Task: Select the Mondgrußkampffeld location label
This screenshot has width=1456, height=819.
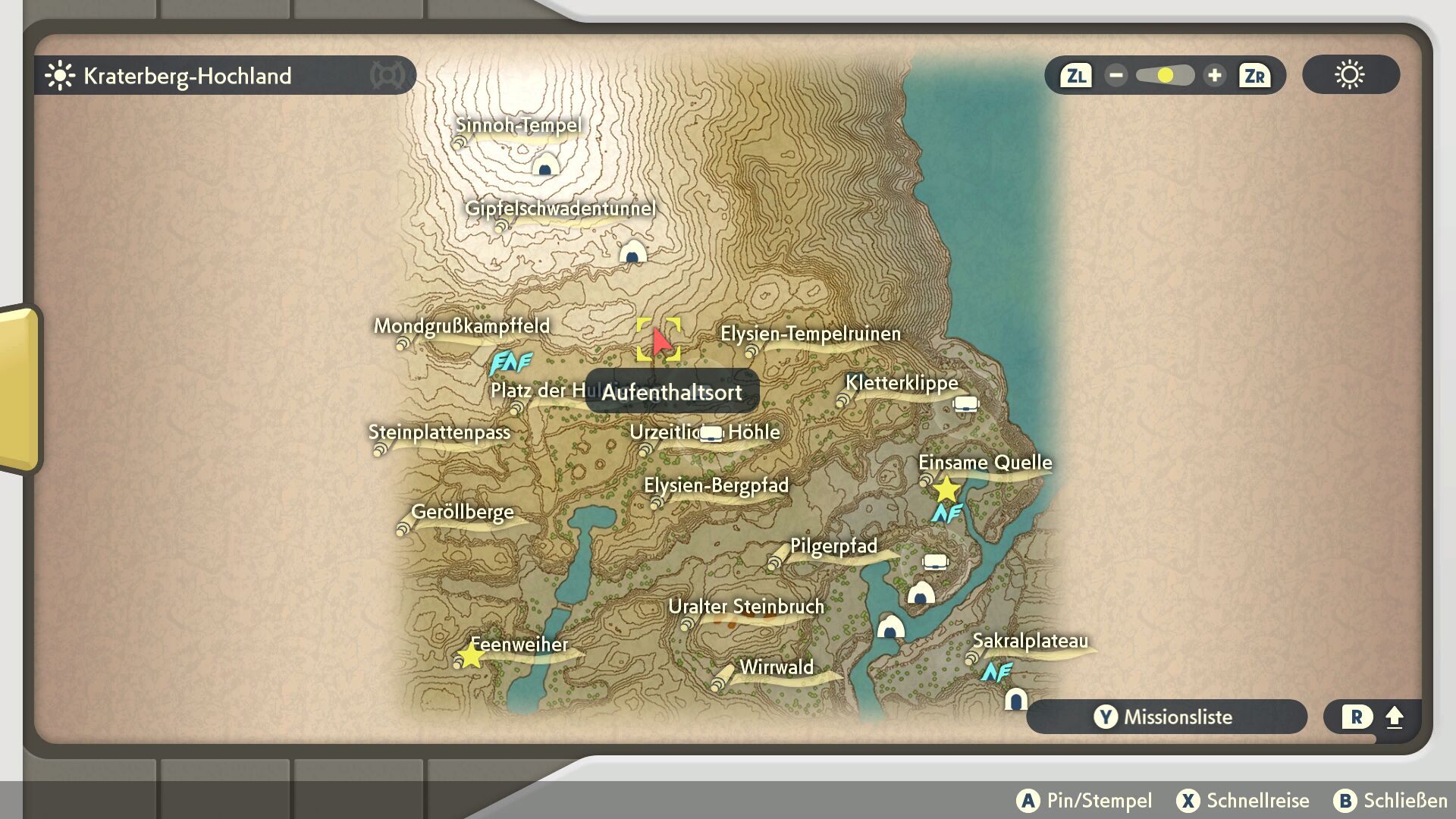Action: pyautogui.click(x=461, y=326)
